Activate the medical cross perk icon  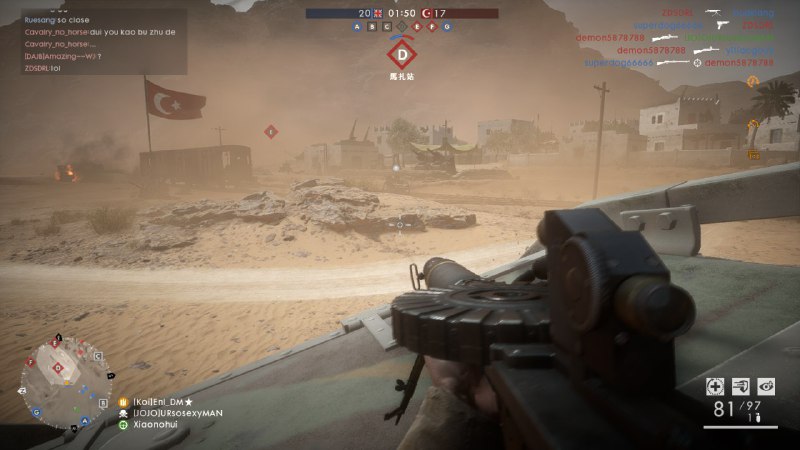tap(715, 386)
